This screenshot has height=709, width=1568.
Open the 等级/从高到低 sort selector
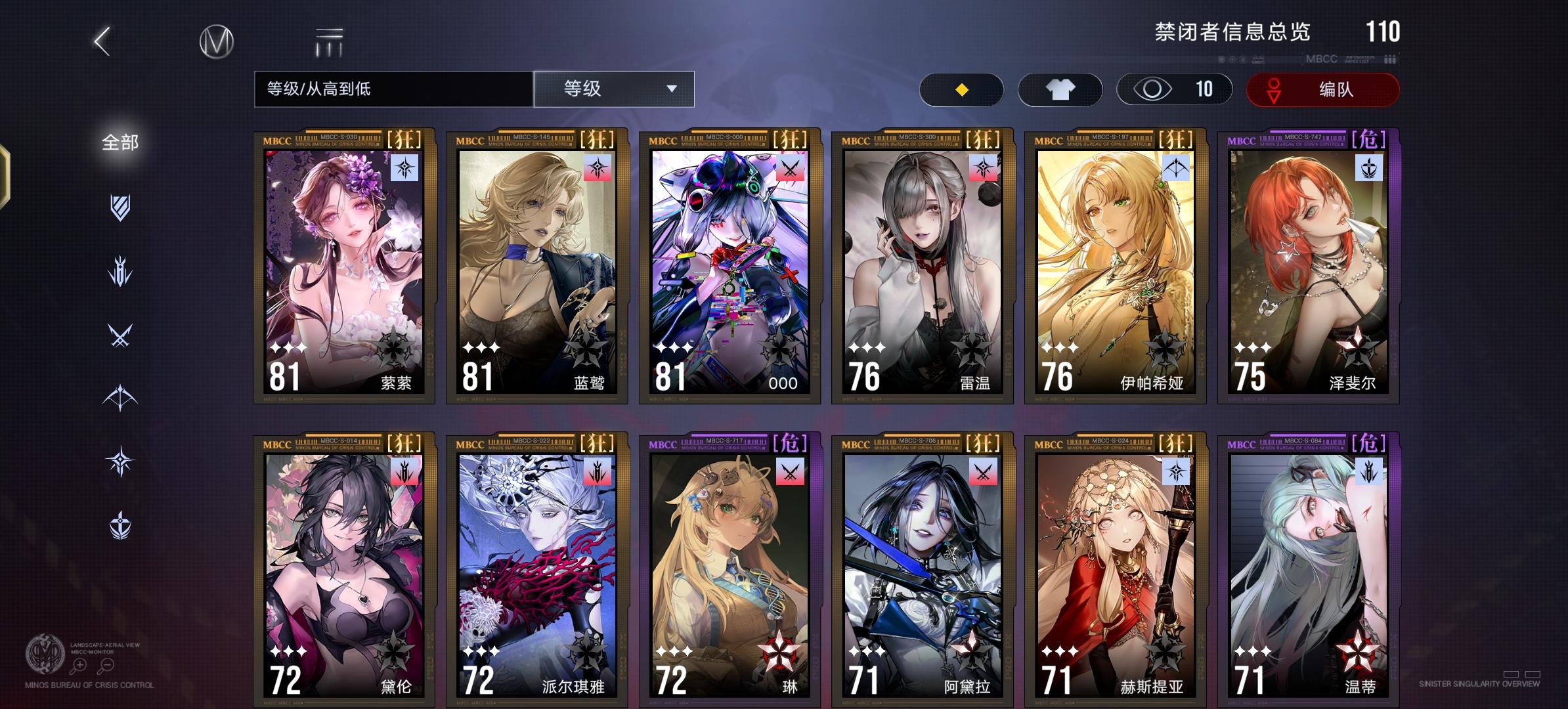coord(394,89)
